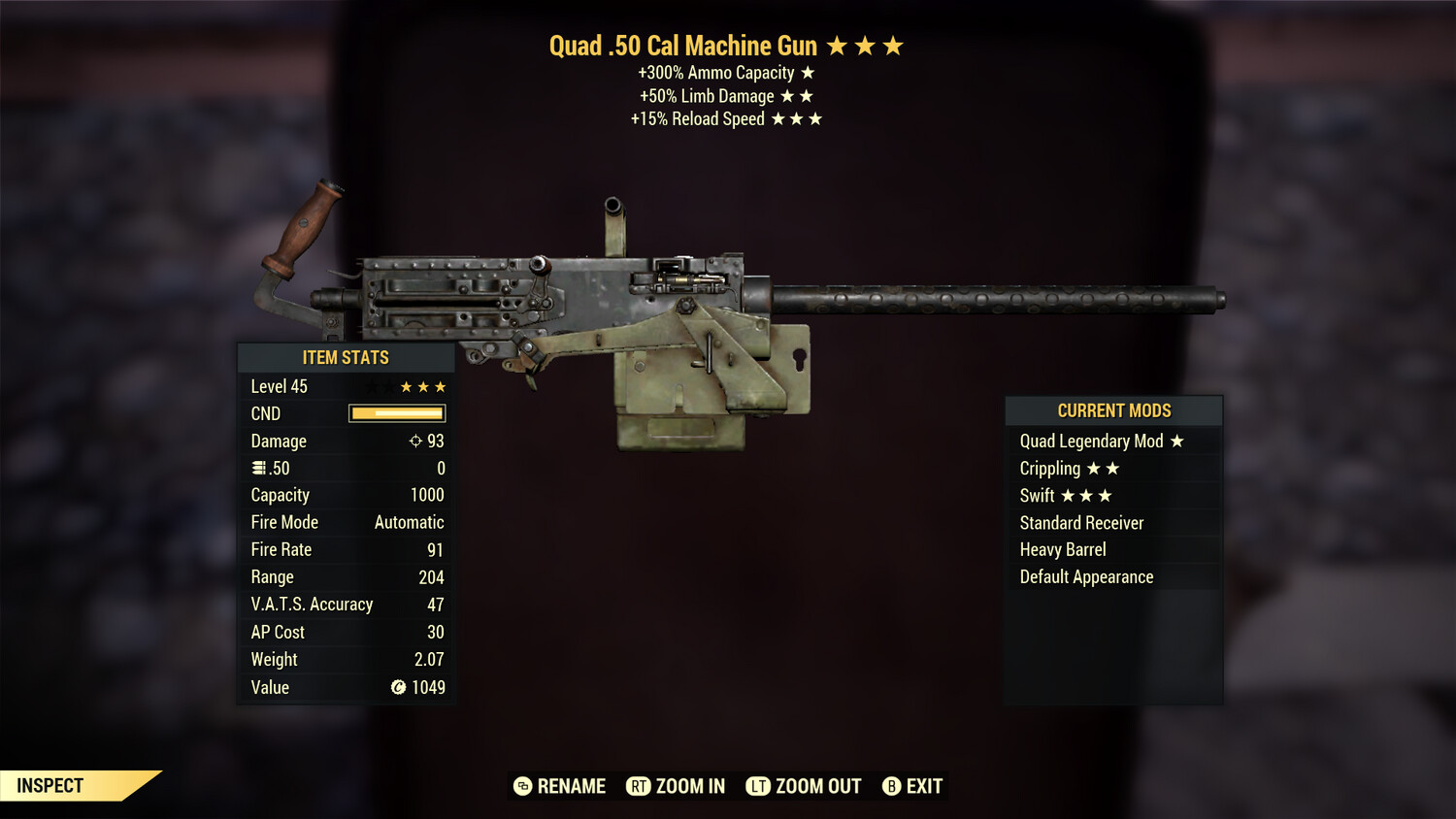The image size is (1456, 819).
Task: Select the Standard Receiver mod entry
Action: 1080,522
